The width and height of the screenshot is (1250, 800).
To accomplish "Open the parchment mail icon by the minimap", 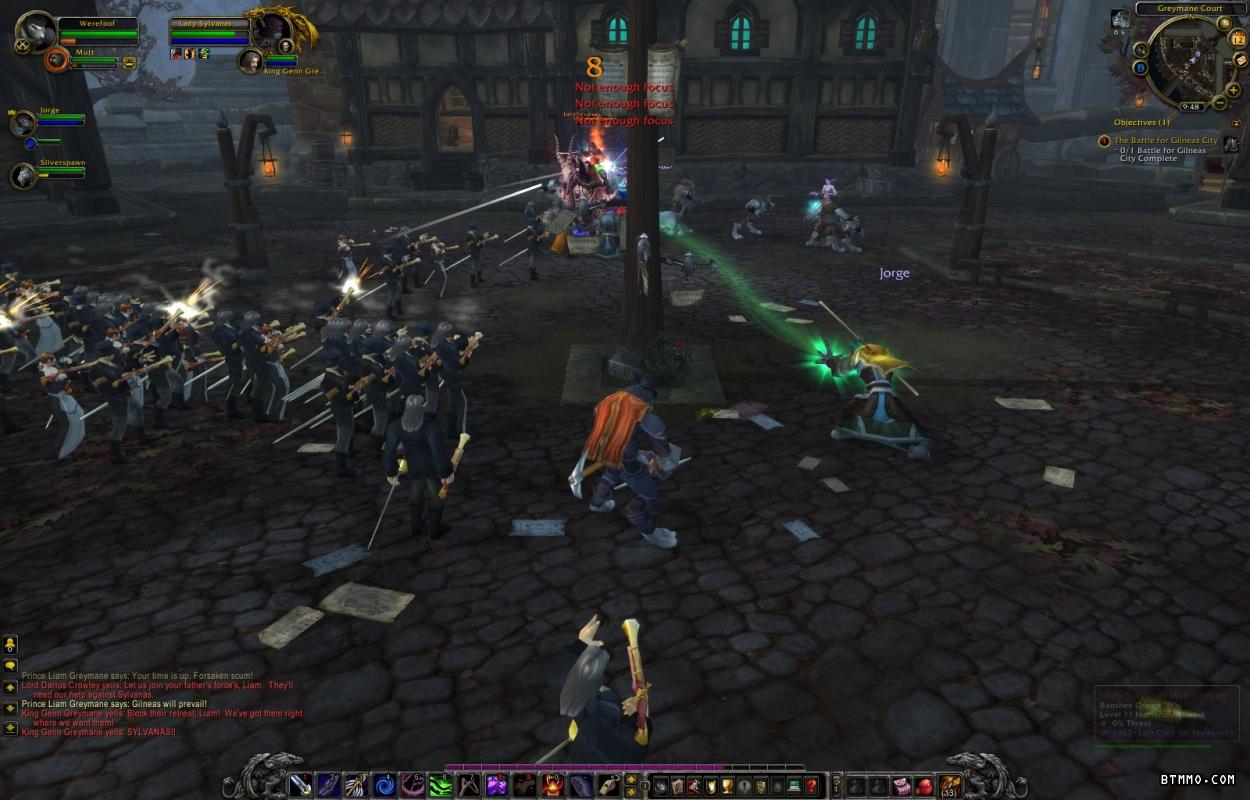I will point(1240,60).
